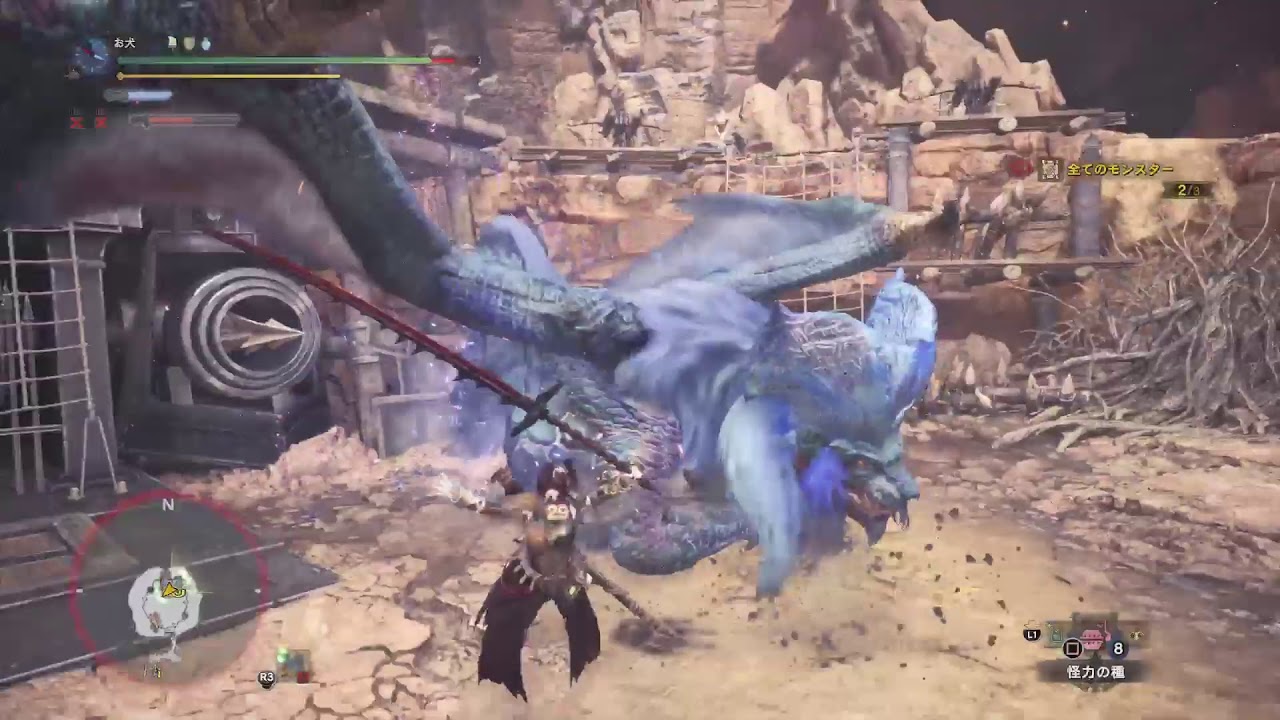
Task: Click the Might Seed item icon
Action: click(1093, 638)
